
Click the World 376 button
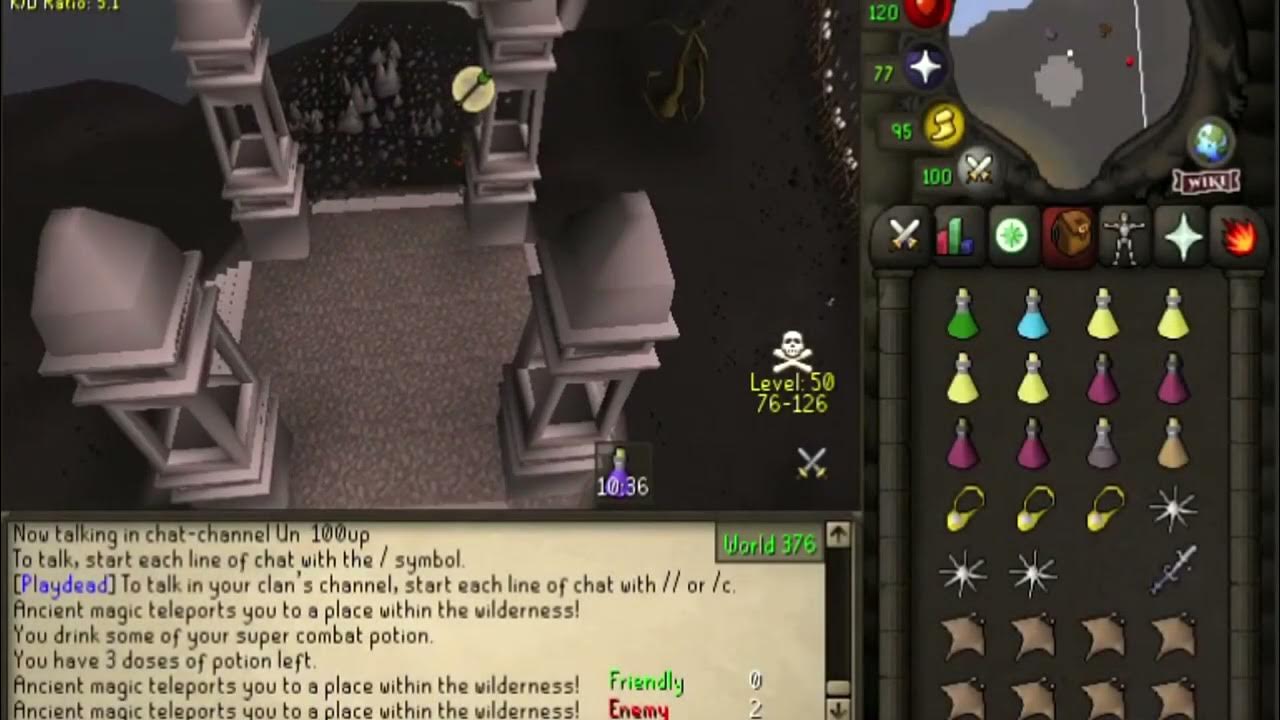point(770,545)
